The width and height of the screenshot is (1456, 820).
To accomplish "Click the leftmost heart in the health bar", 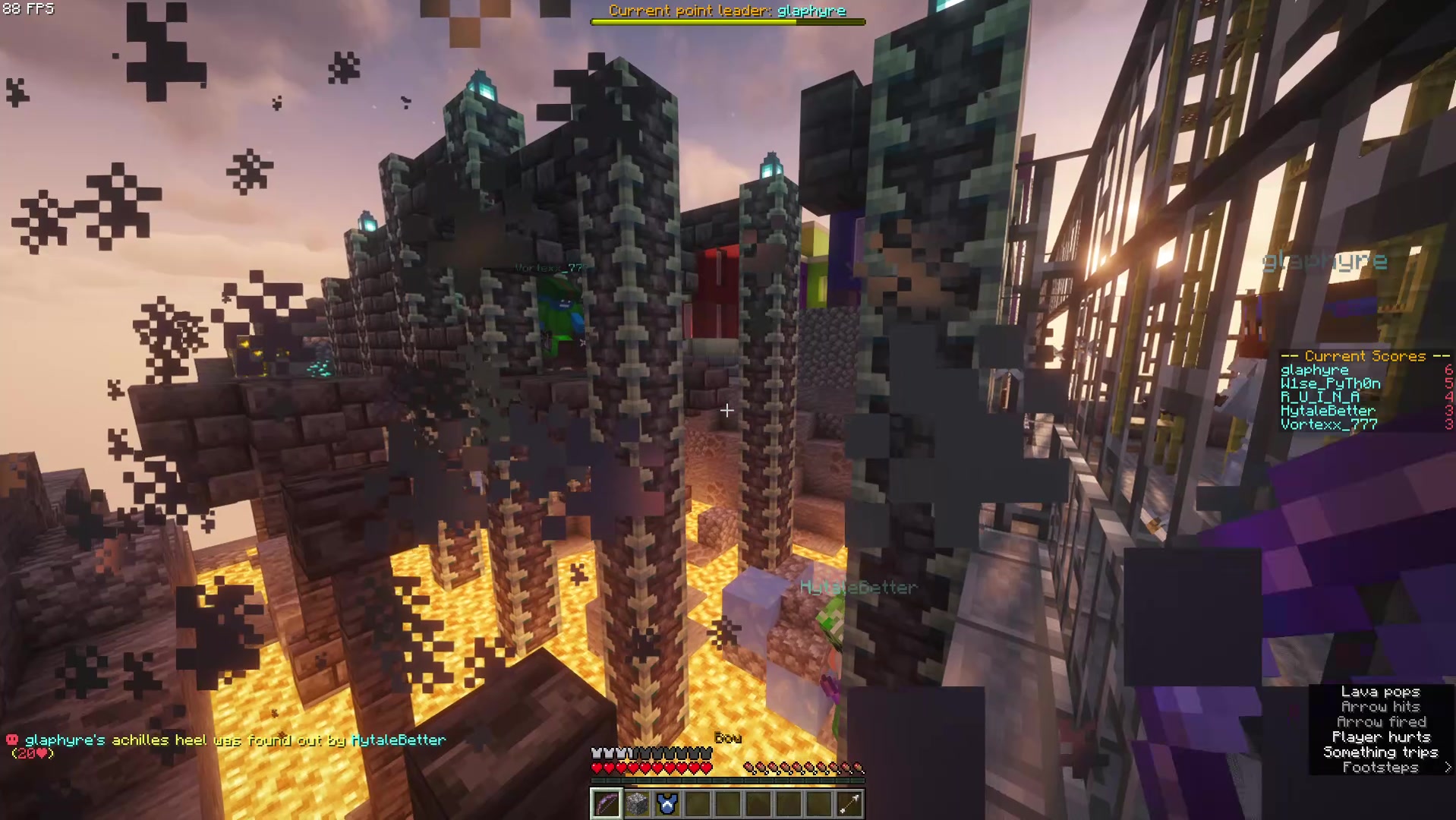I will [x=597, y=767].
